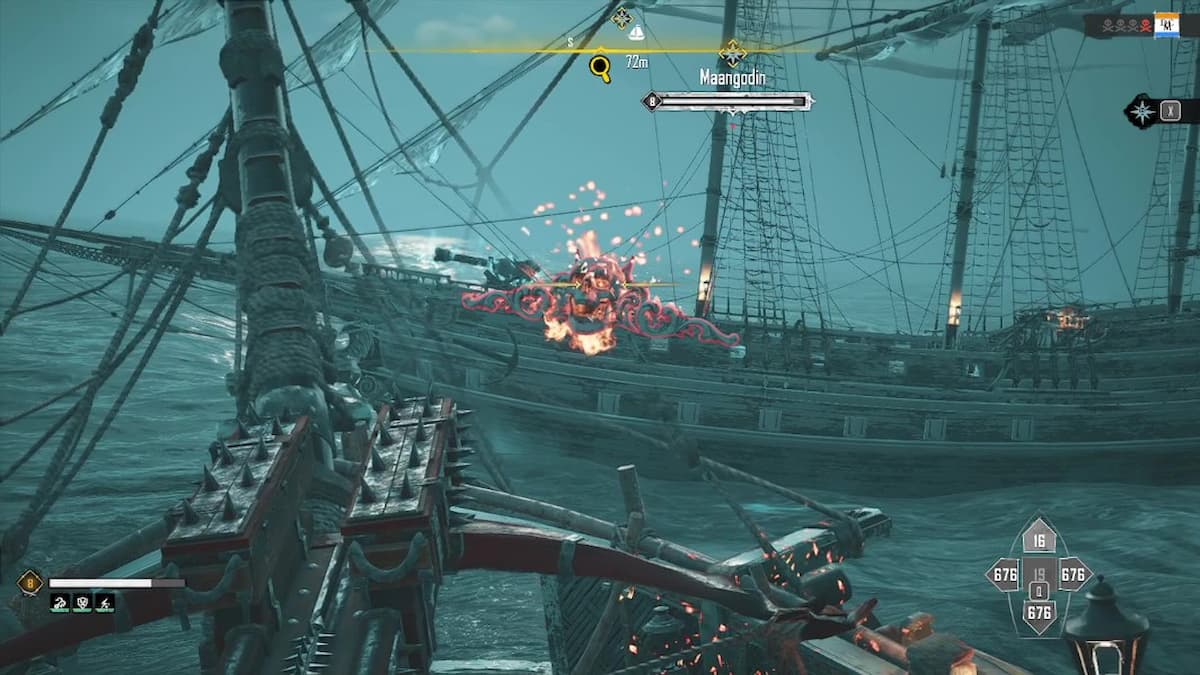Click the yellow magnifying glass compass icon
This screenshot has height=675, width=1200.
pos(600,67)
